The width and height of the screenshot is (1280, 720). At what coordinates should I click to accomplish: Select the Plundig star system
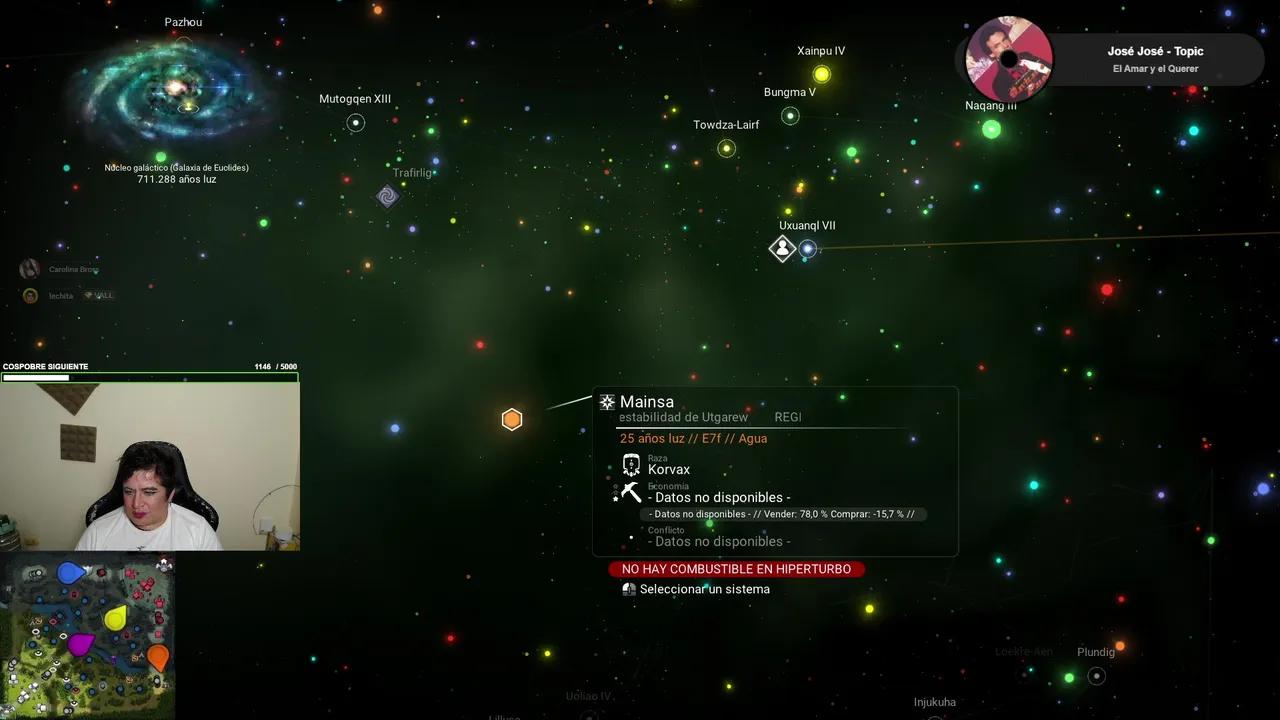(x=1096, y=676)
